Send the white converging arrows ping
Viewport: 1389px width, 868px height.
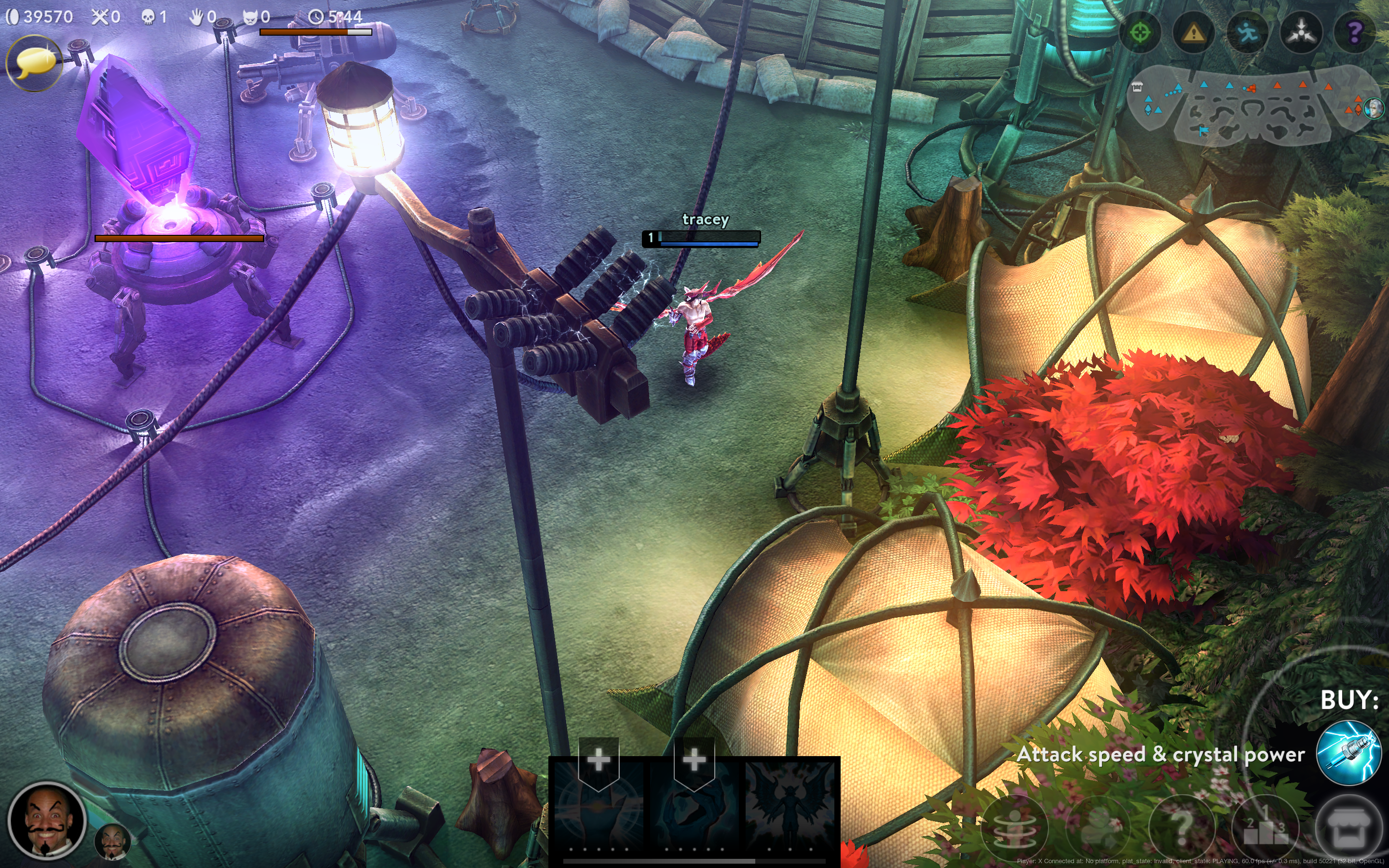[1301, 33]
